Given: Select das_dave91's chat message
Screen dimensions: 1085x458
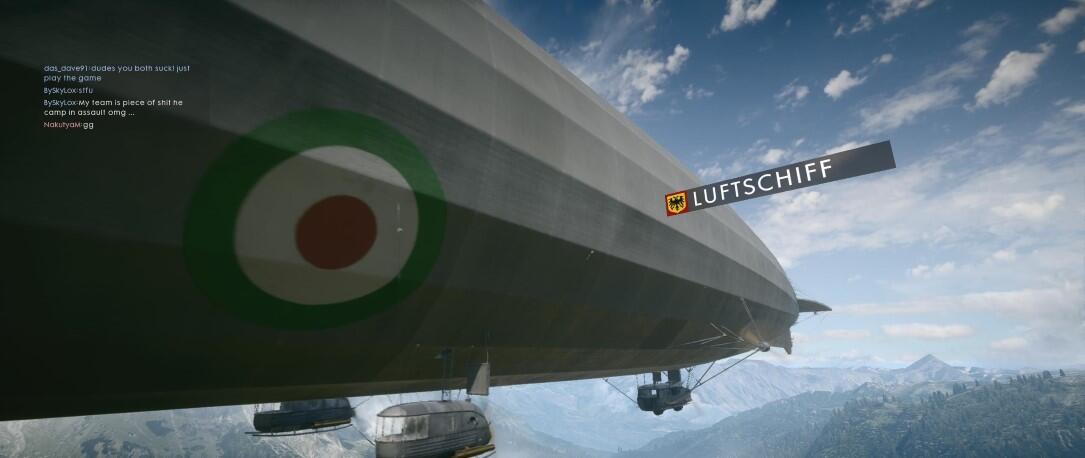Looking at the screenshot, I should [x=115, y=73].
